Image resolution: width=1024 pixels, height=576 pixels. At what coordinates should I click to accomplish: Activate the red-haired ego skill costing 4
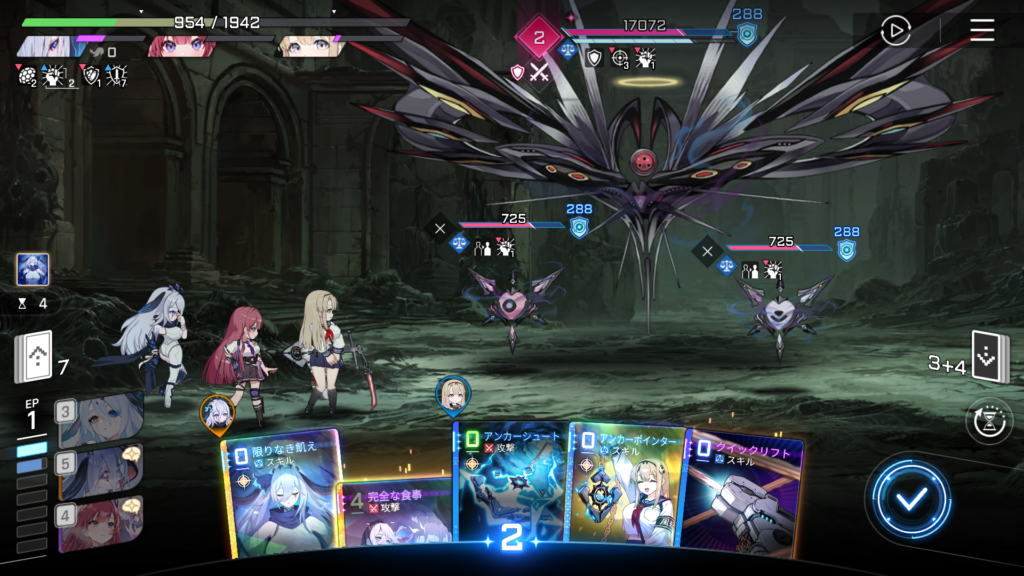pos(100,521)
